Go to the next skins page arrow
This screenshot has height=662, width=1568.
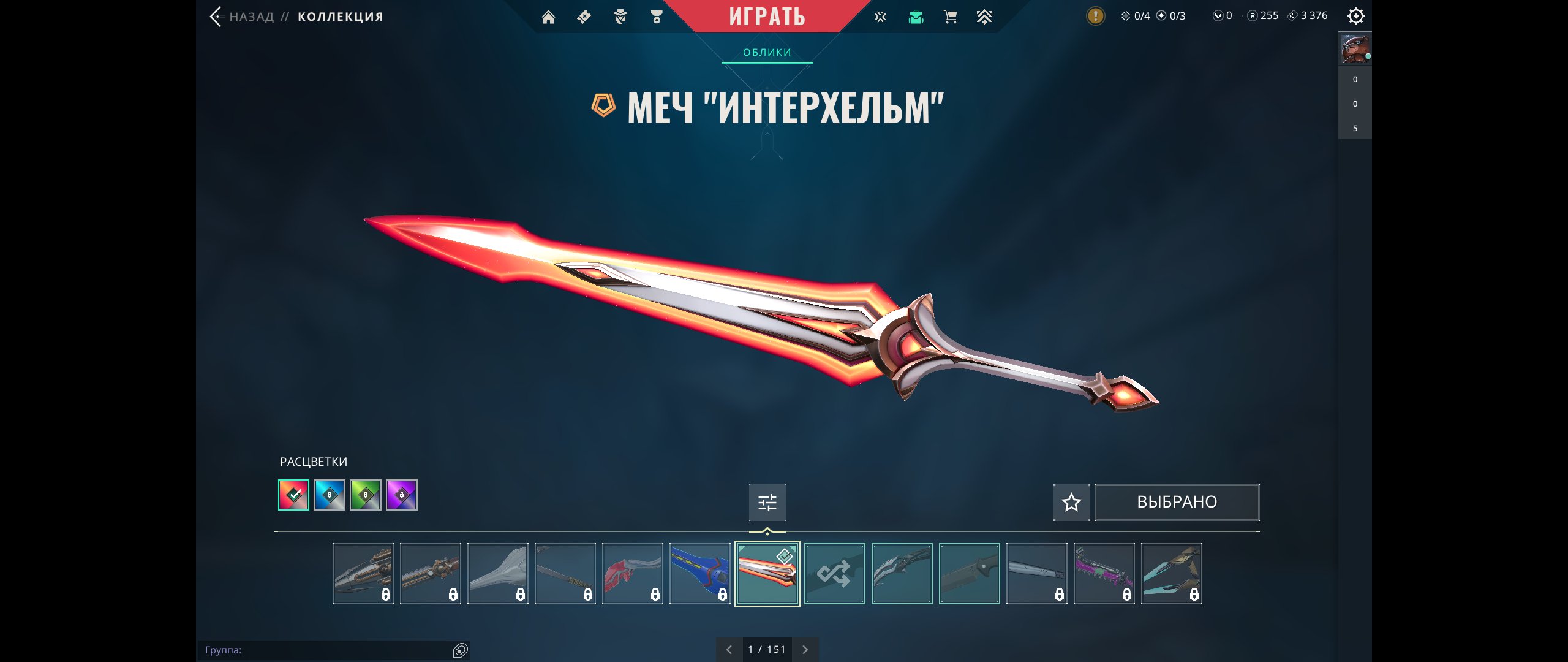click(x=805, y=650)
